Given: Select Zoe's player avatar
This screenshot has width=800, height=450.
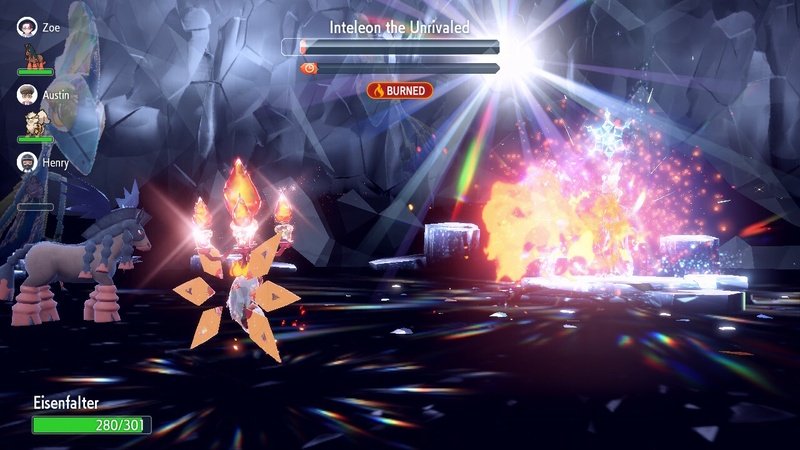Looking at the screenshot, I should (27, 27).
